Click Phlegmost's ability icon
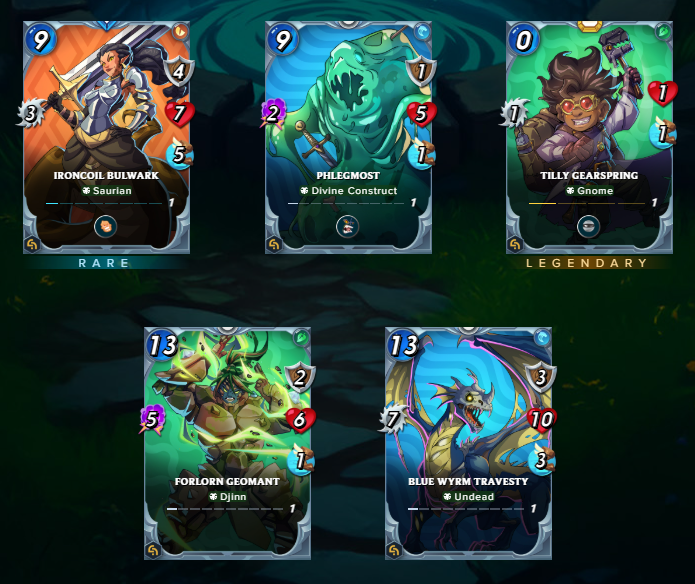The width and height of the screenshot is (695, 584). pyautogui.click(x=348, y=226)
